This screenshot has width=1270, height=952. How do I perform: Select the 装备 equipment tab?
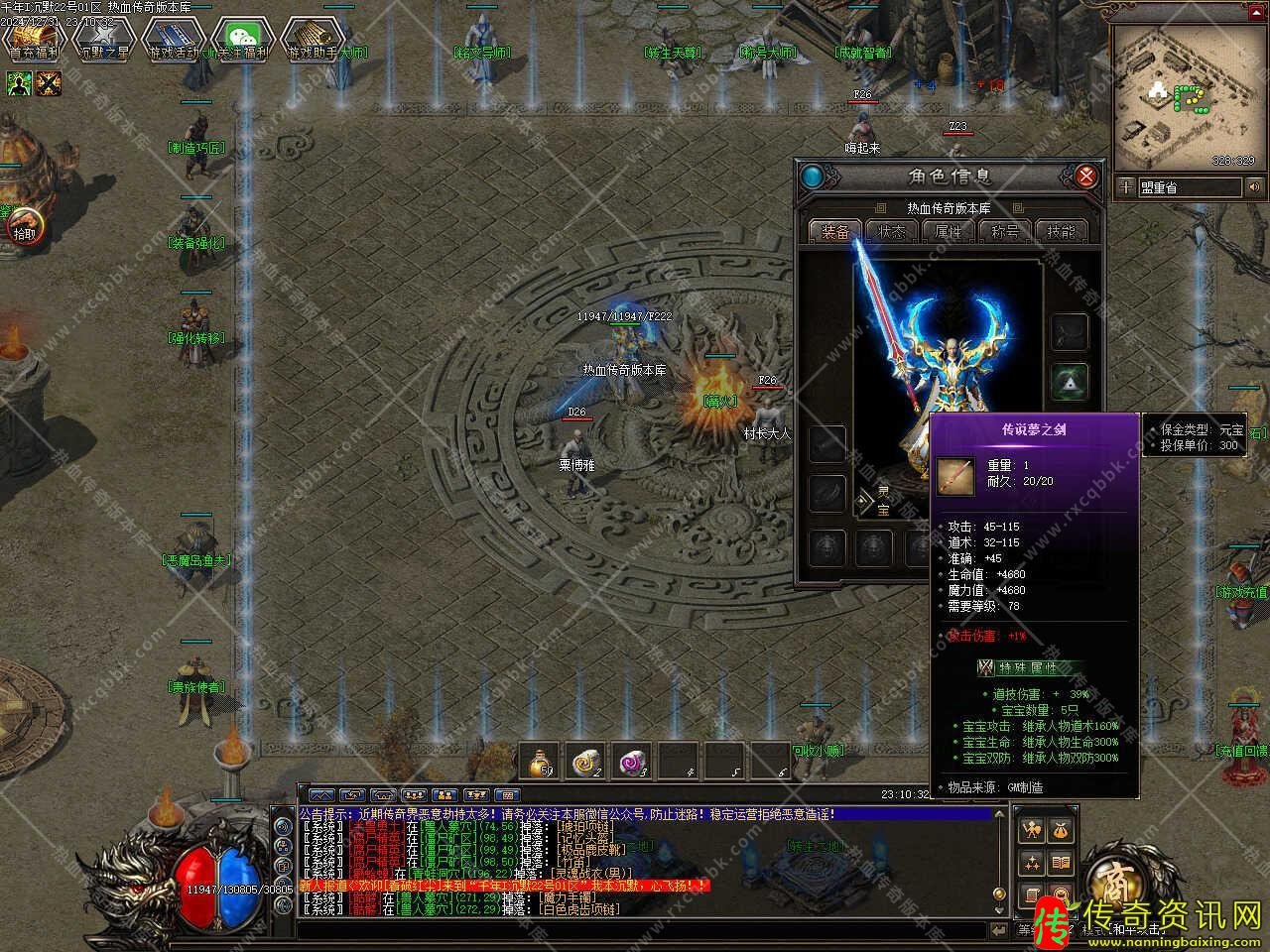[834, 231]
